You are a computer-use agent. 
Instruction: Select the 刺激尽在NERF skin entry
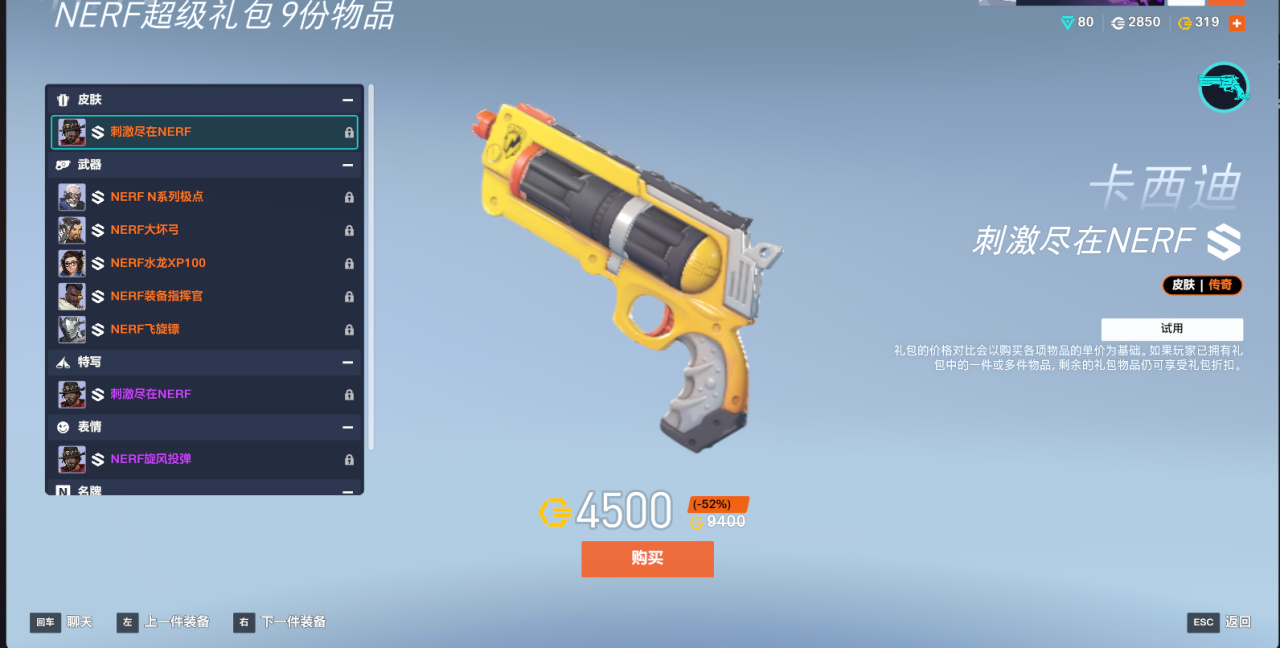204,132
